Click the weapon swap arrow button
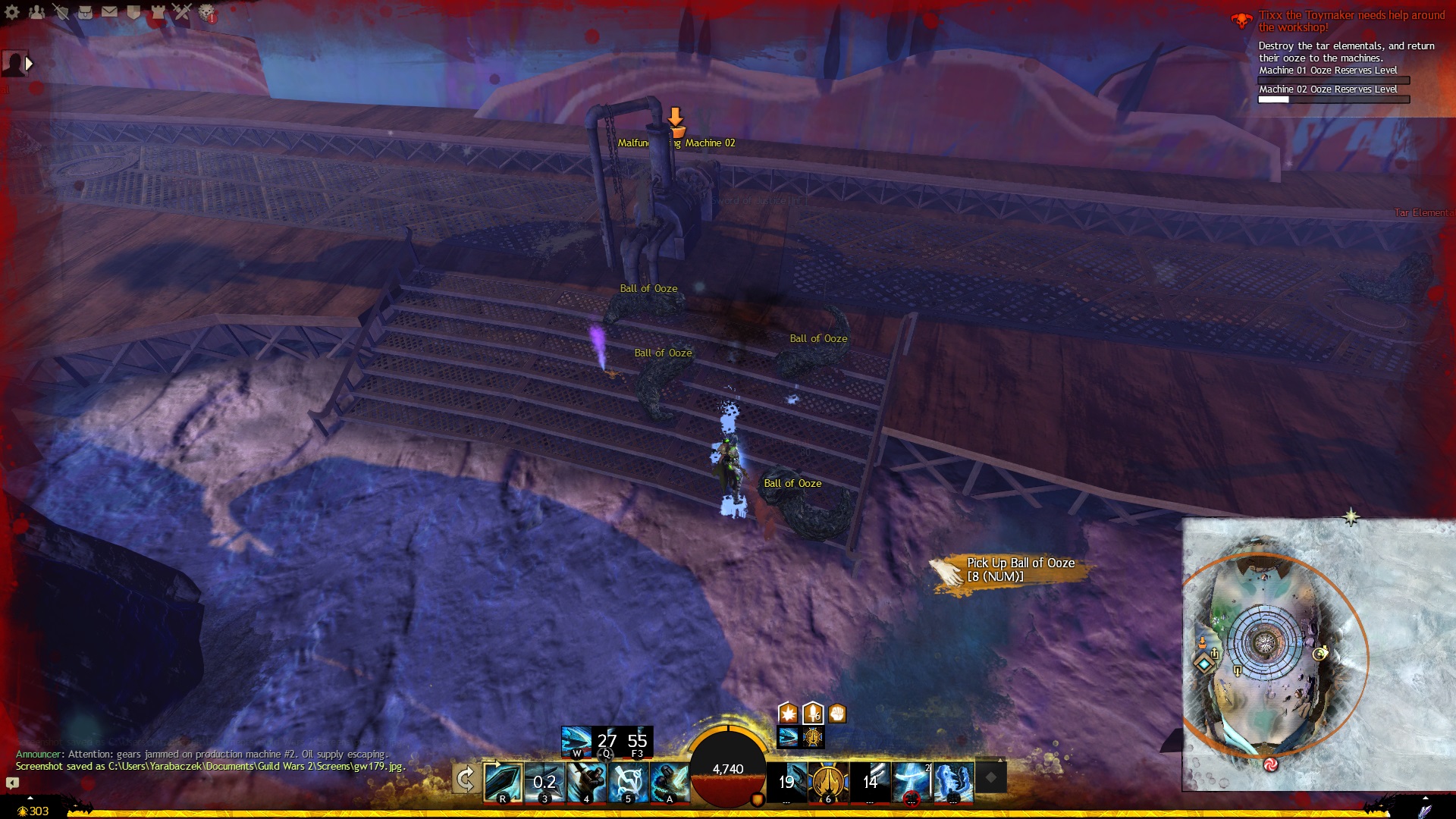This screenshot has width=1456, height=819. [x=465, y=779]
